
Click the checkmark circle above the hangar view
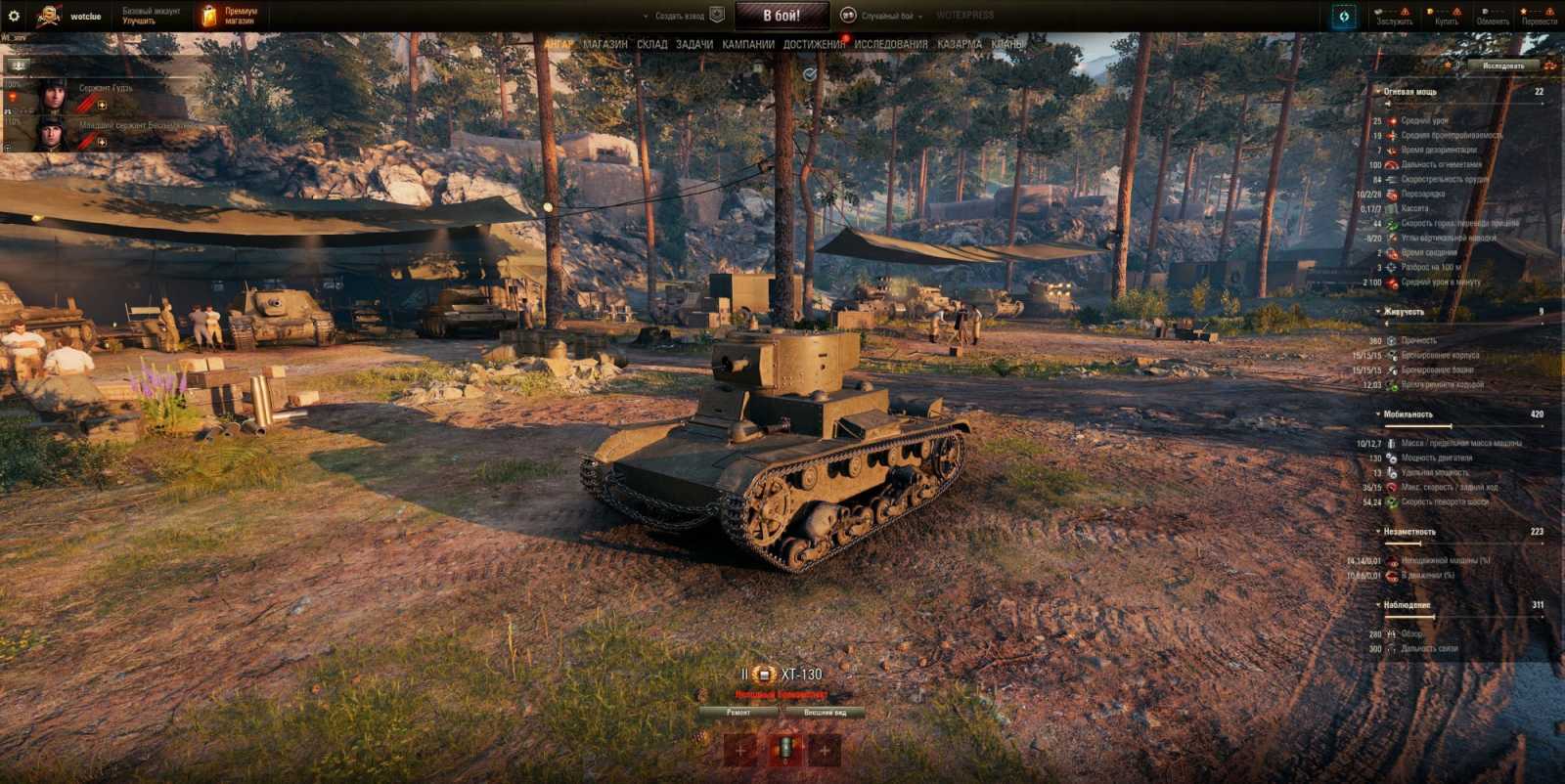pos(808,73)
